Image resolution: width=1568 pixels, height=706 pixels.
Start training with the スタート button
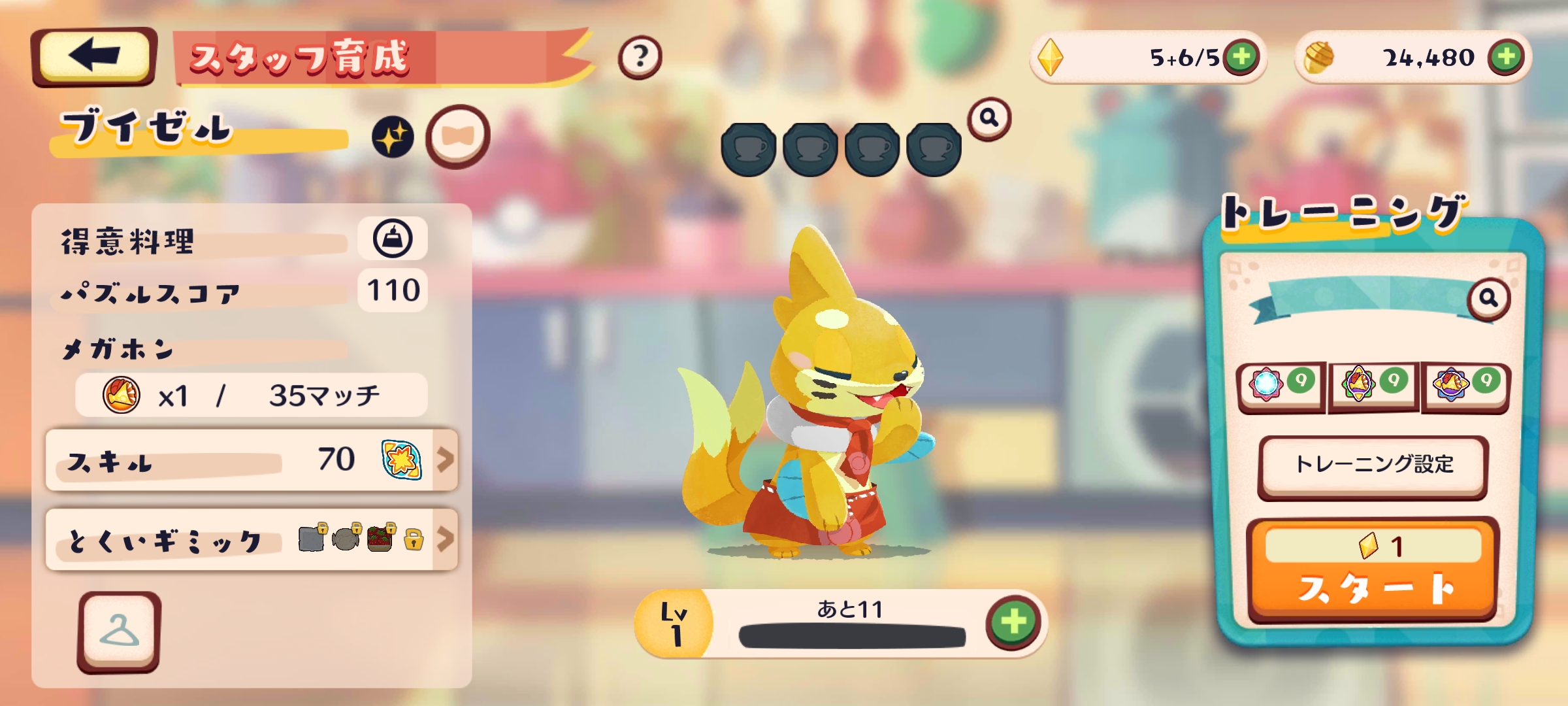1373,570
